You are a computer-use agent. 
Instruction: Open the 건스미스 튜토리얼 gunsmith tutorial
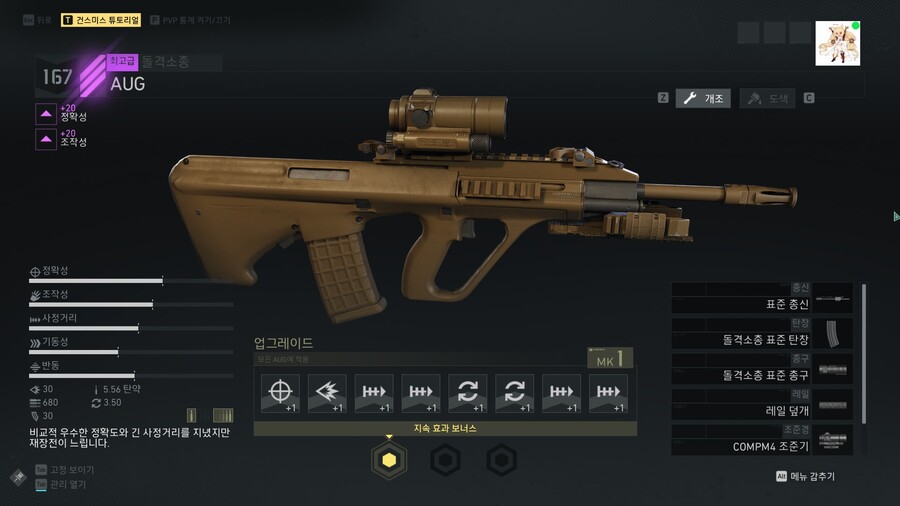coord(101,20)
